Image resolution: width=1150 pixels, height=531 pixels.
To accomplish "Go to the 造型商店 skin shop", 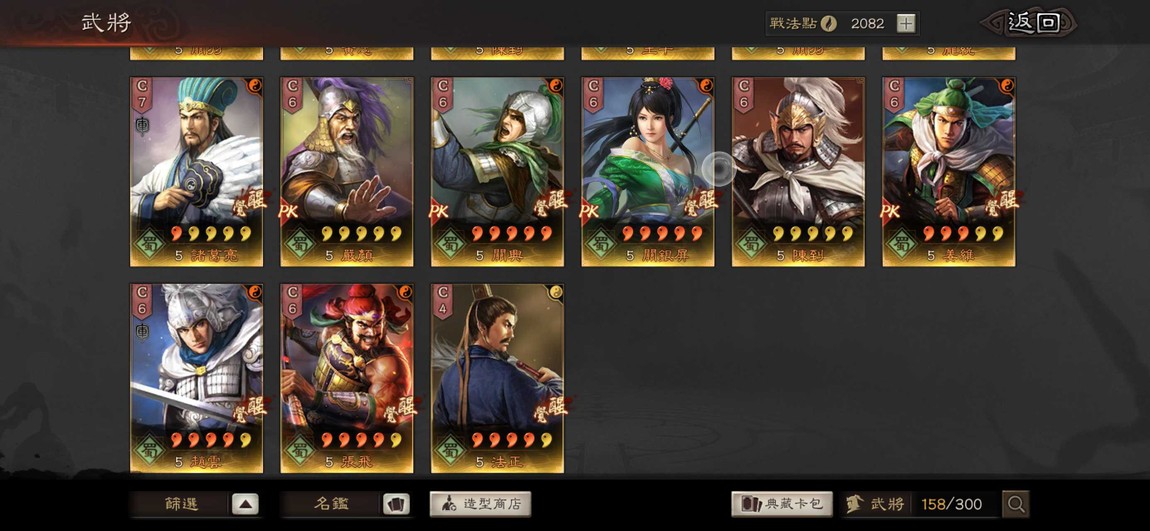I will [480, 504].
